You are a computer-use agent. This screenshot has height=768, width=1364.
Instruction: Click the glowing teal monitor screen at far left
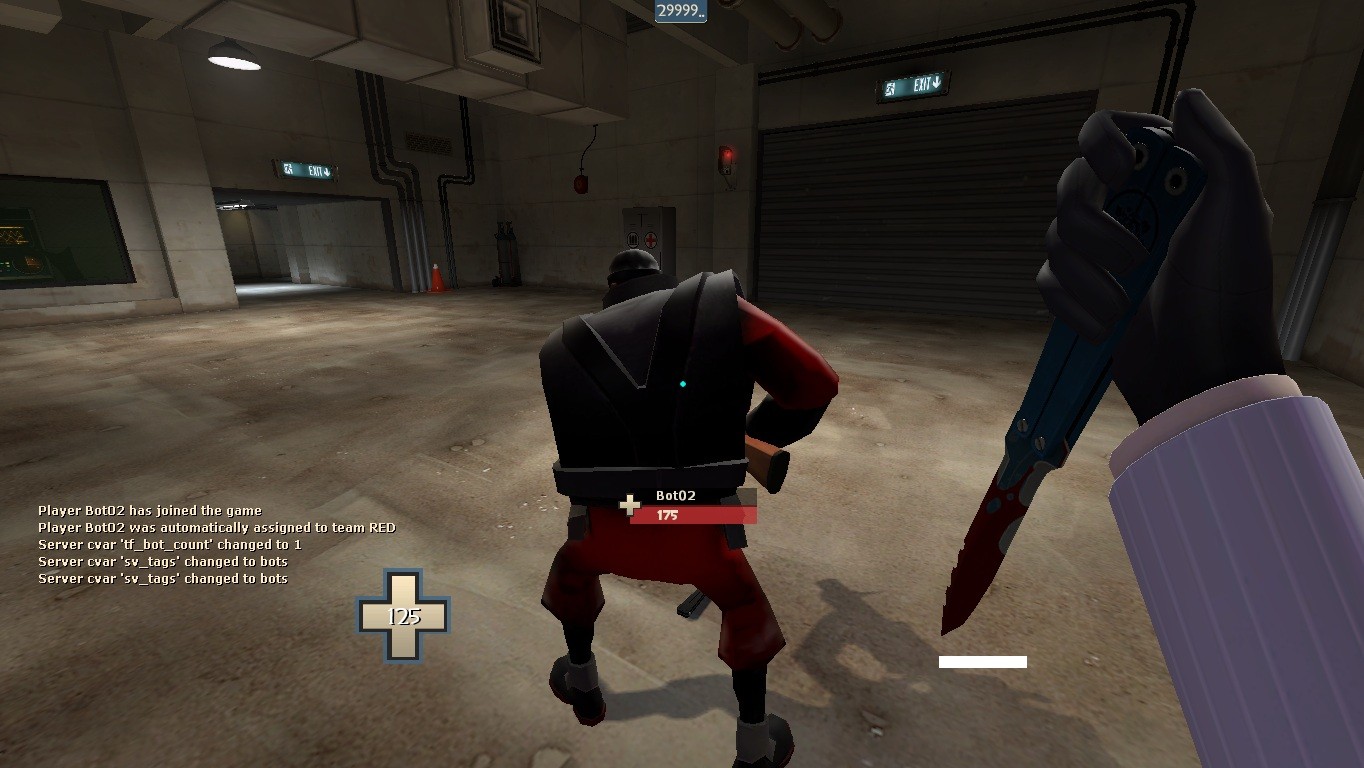click(x=15, y=238)
